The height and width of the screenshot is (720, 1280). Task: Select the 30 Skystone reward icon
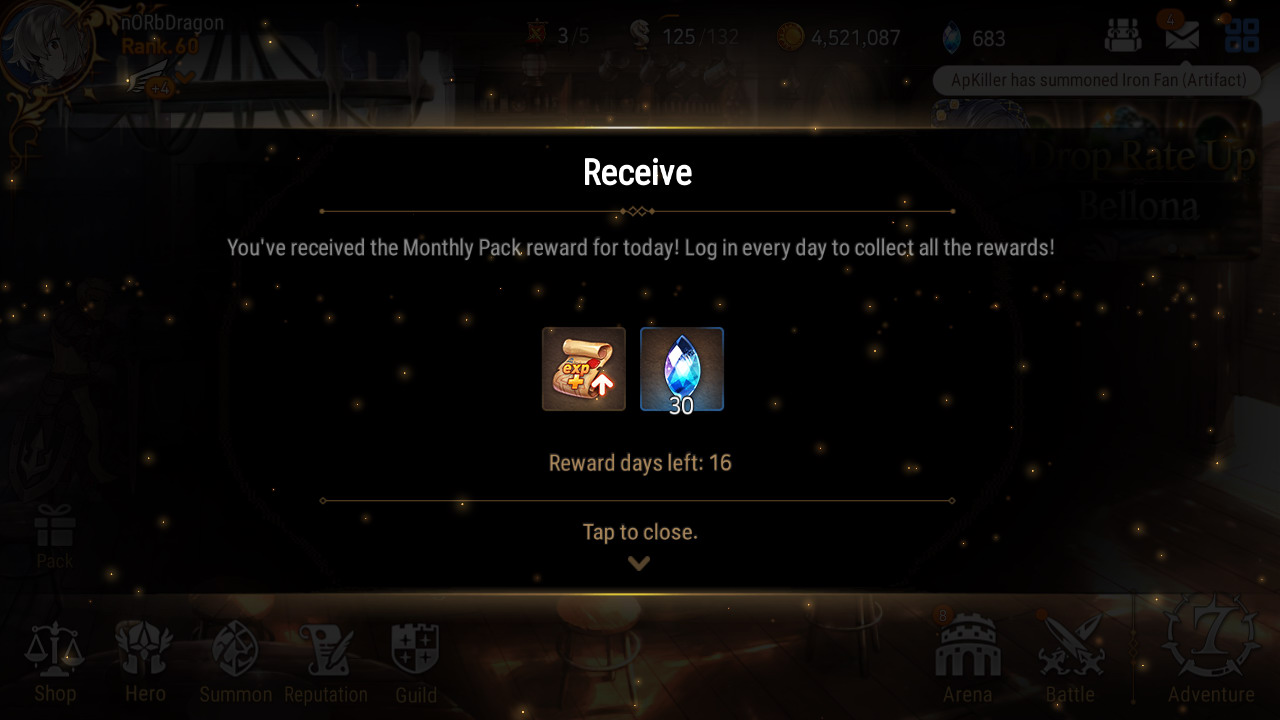tap(682, 369)
